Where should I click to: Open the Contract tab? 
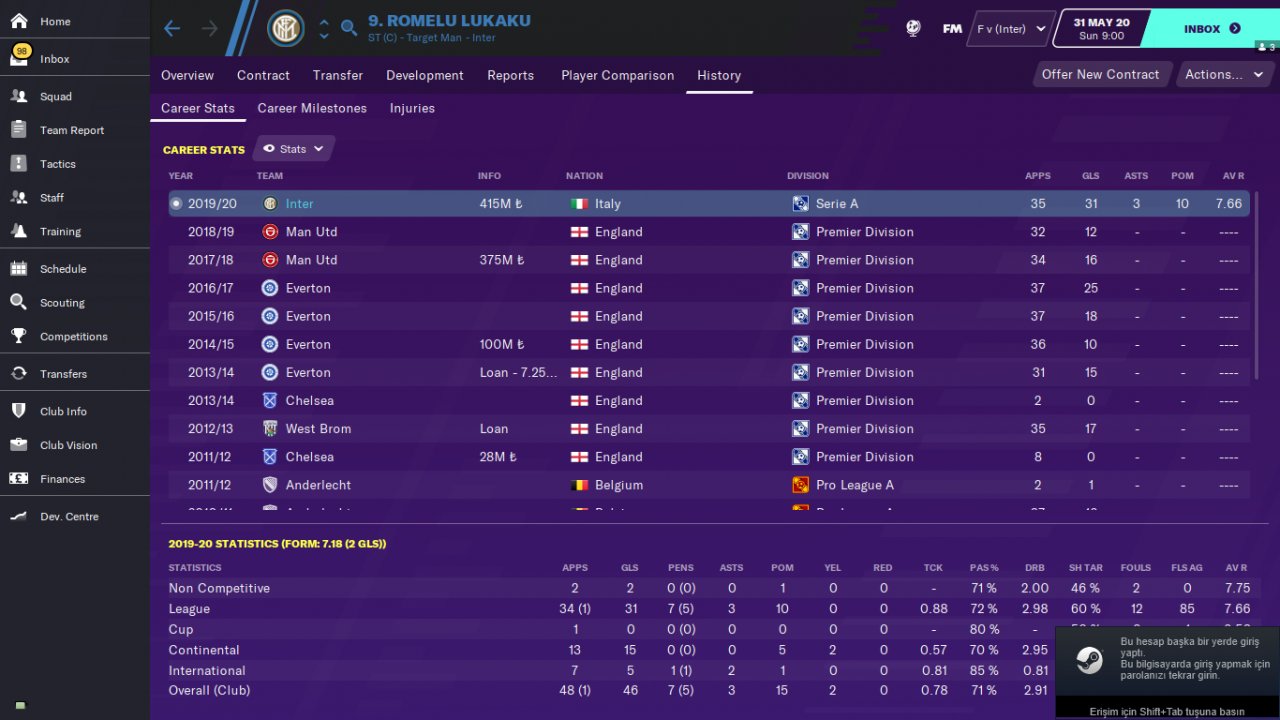263,75
